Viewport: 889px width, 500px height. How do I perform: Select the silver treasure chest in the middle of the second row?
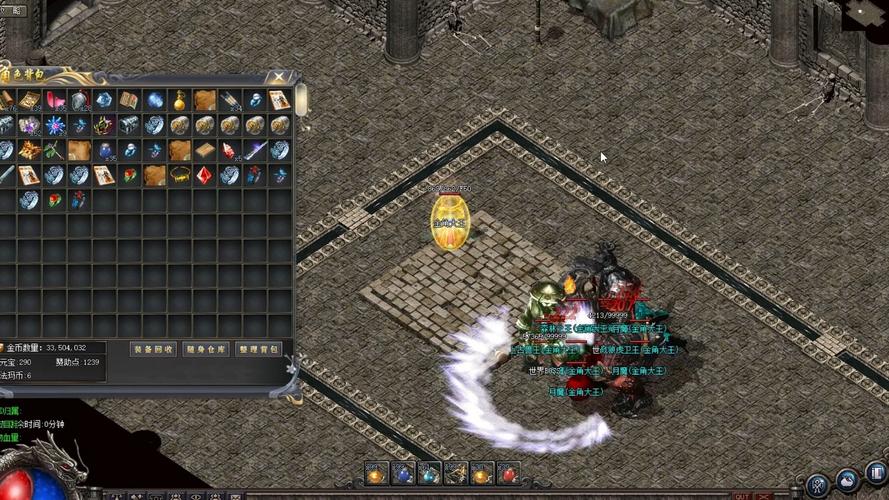(130, 125)
